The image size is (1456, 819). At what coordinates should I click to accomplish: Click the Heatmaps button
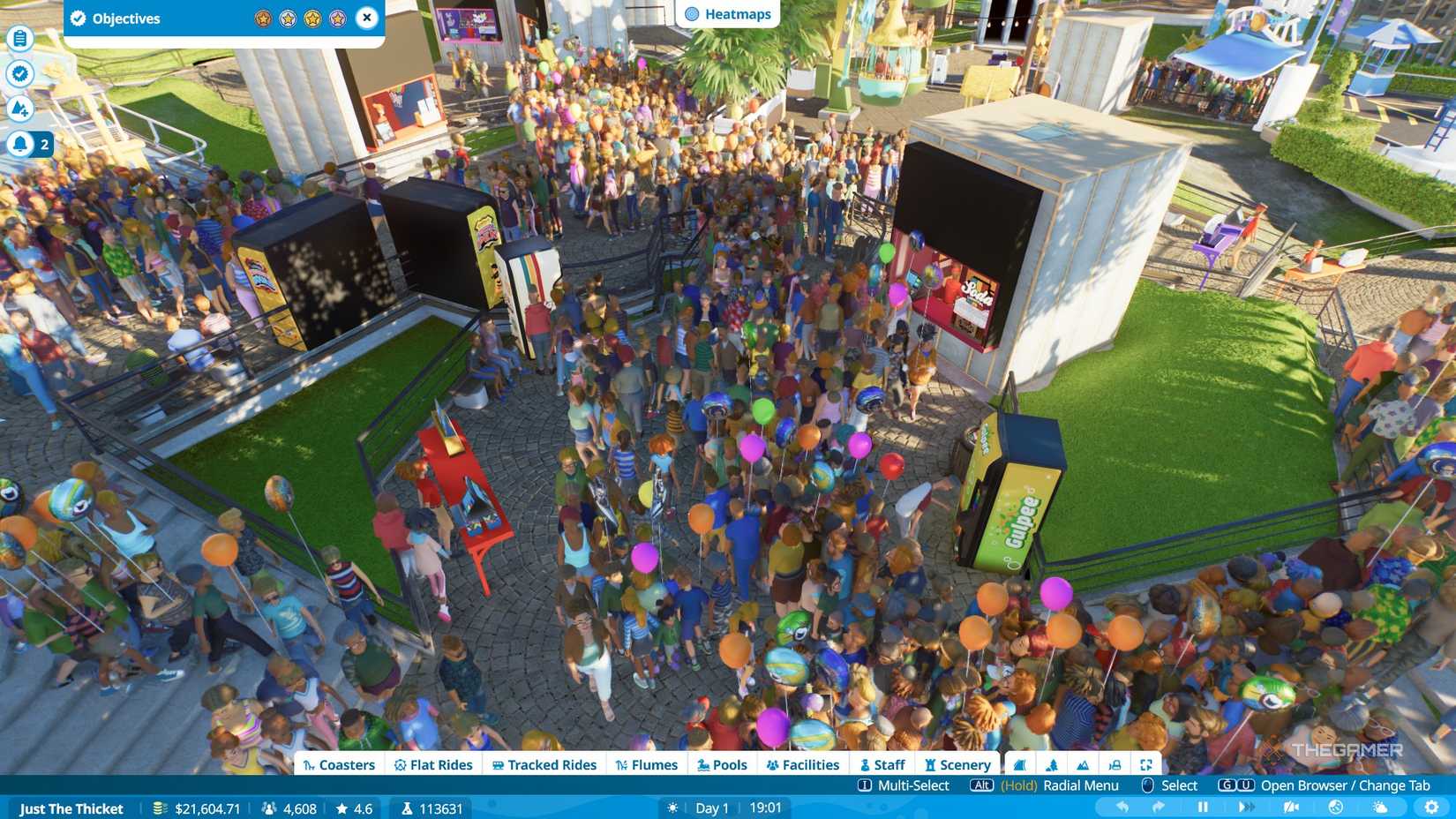(728, 13)
